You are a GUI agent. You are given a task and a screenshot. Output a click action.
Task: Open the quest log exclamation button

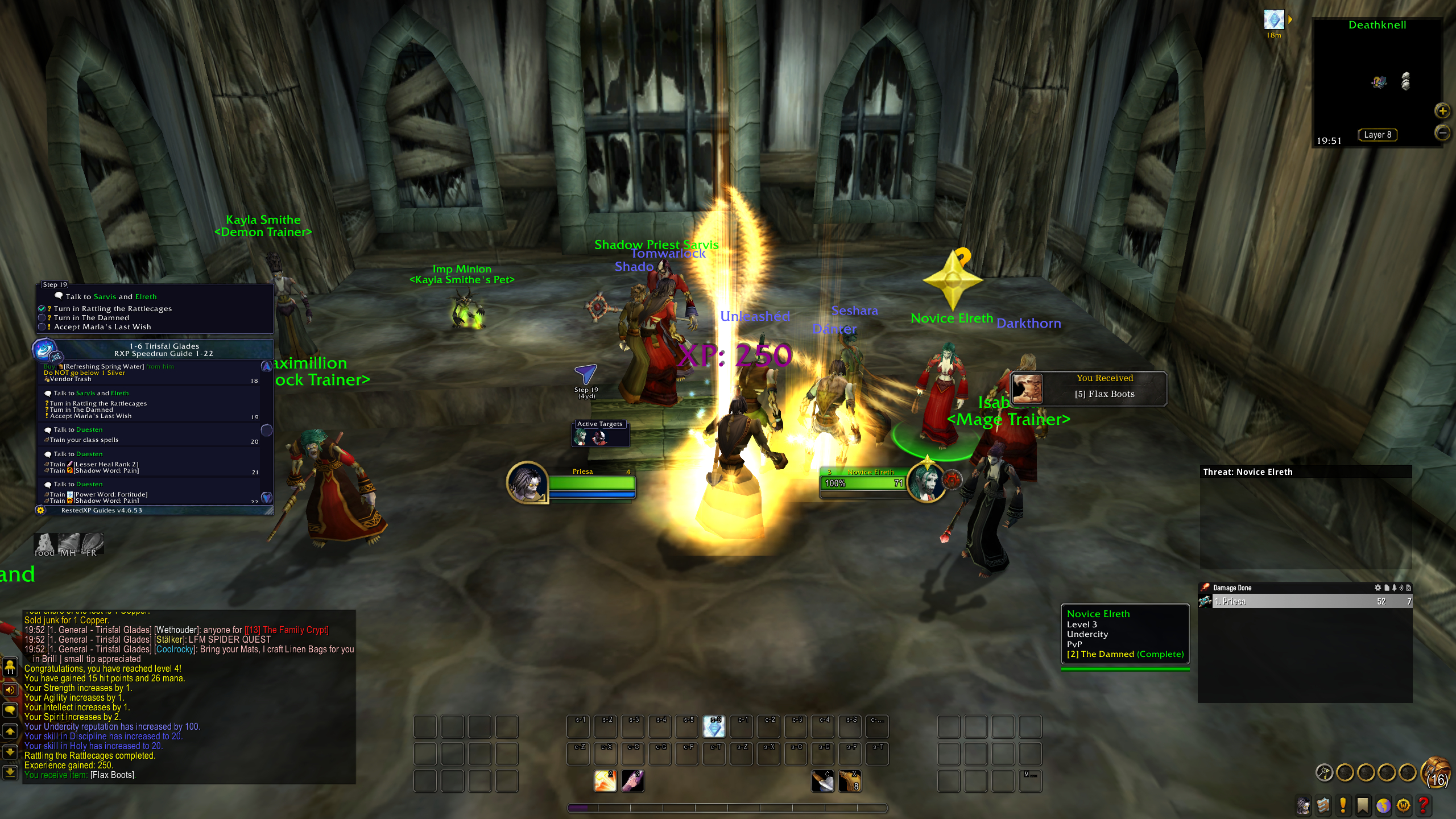[x=1343, y=805]
